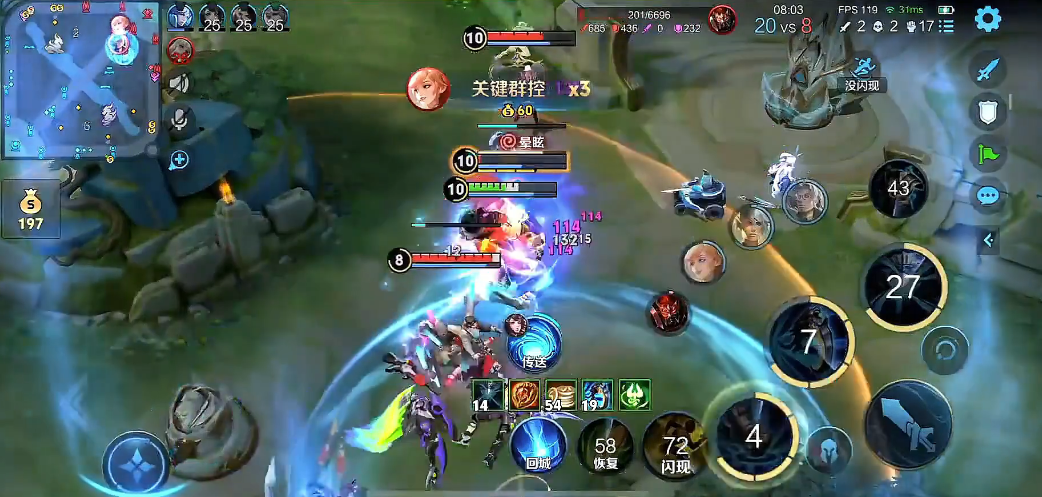Toggle the muted microphone icon
The height and width of the screenshot is (497, 1042).
click(x=180, y=120)
